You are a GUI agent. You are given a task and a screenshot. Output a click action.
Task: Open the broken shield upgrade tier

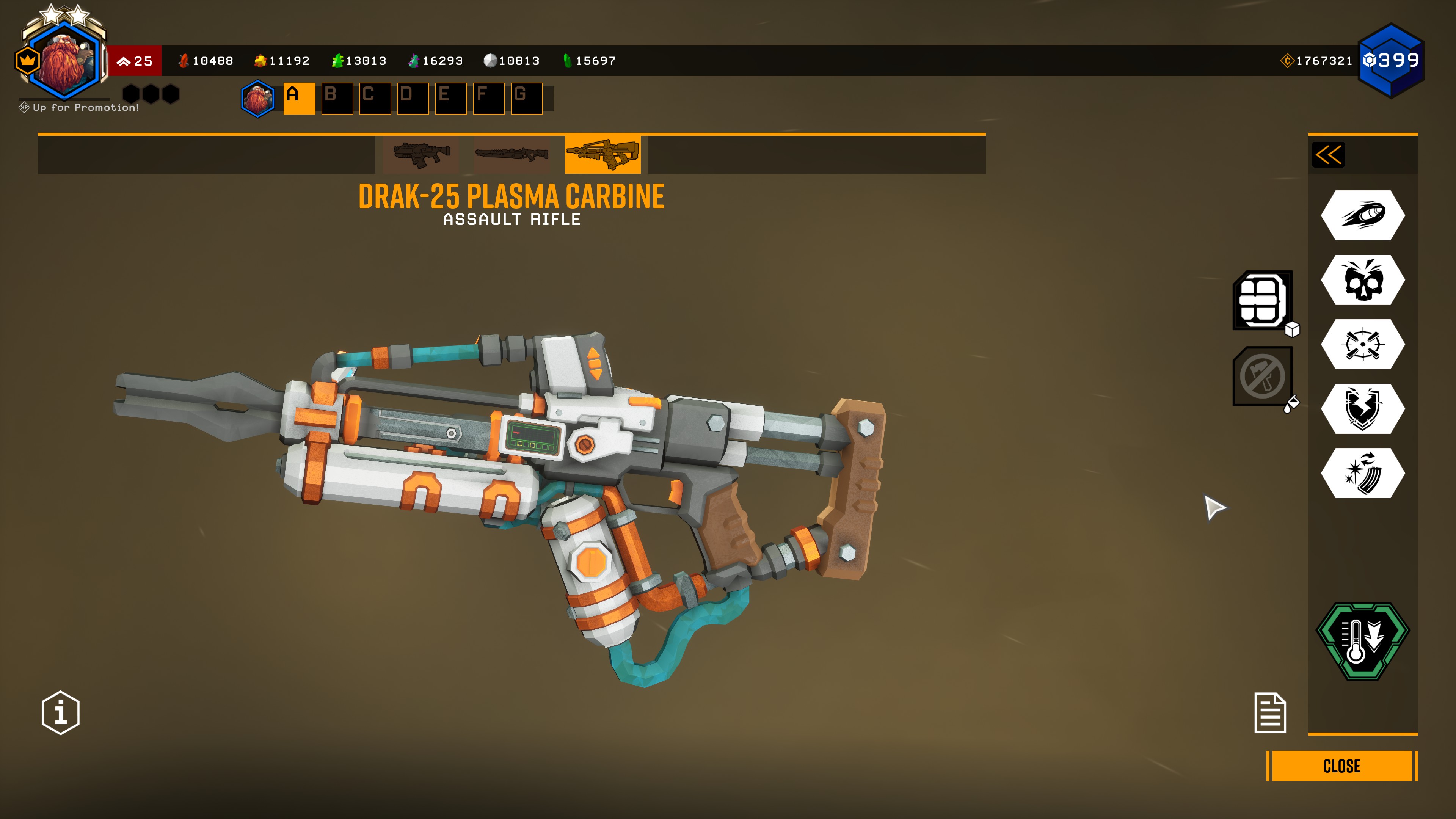coord(1362,409)
